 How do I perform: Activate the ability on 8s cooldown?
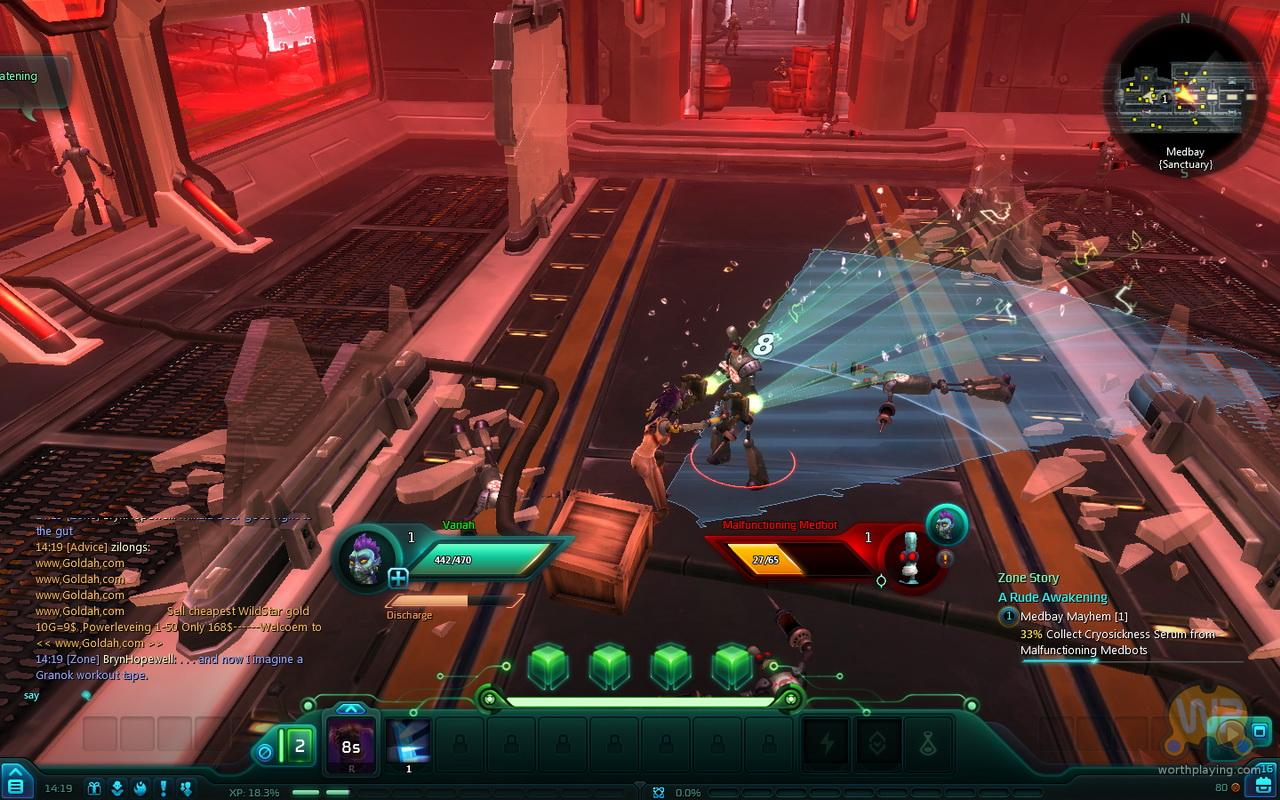coord(351,745)
